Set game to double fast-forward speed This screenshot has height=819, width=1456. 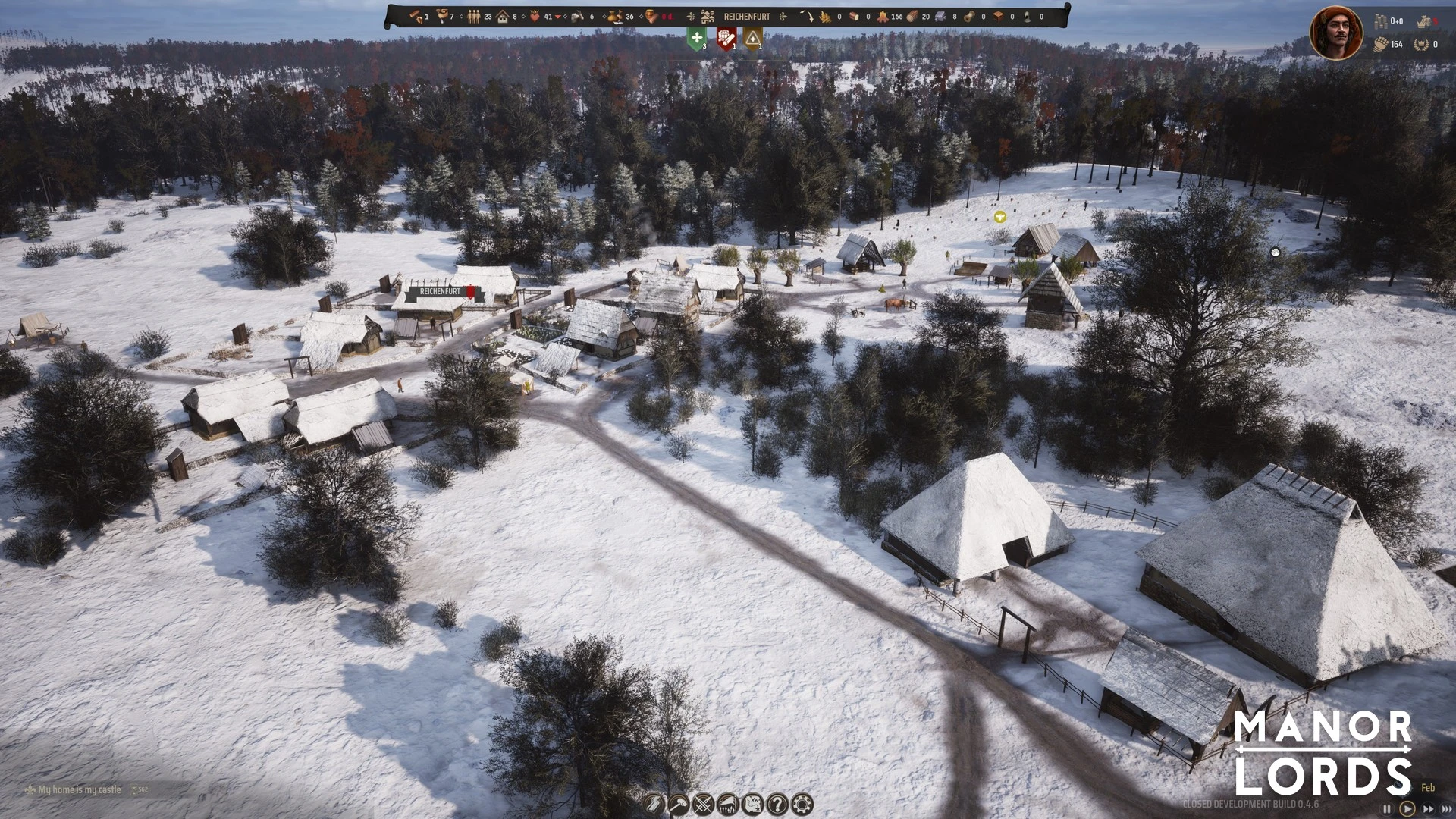tap(1428, 809)
